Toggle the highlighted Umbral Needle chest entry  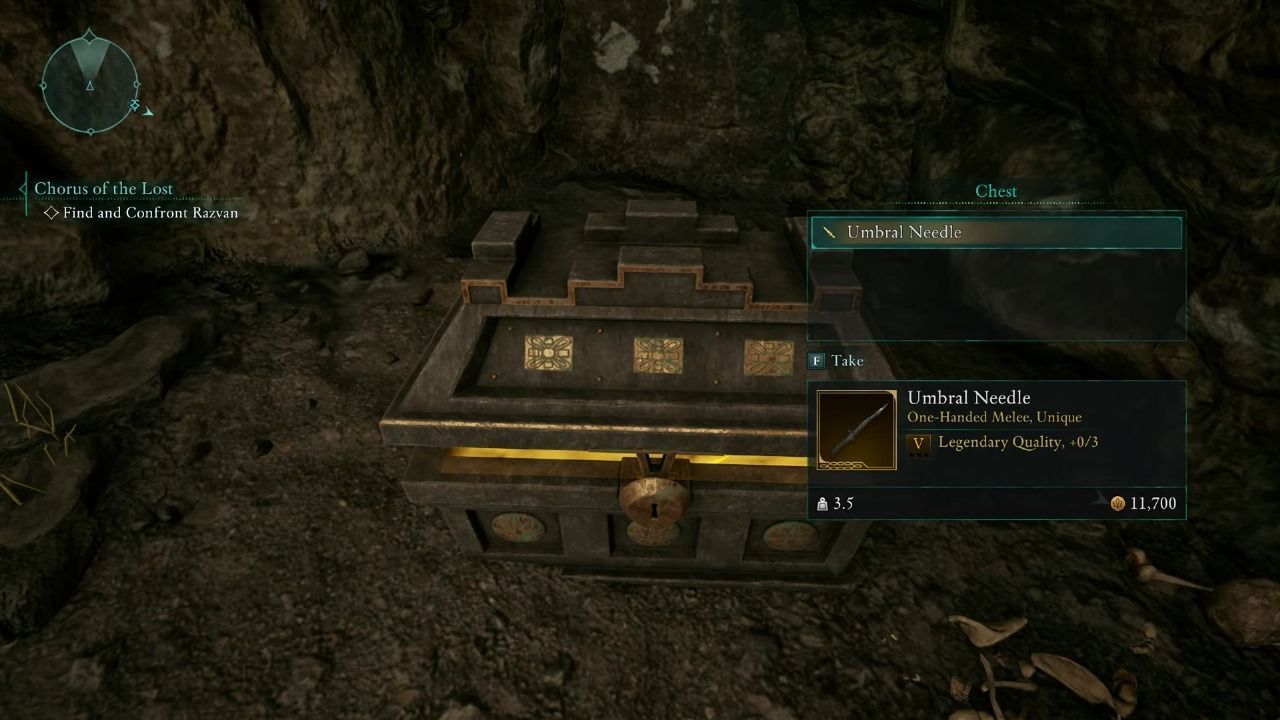(x=995, y=231)
